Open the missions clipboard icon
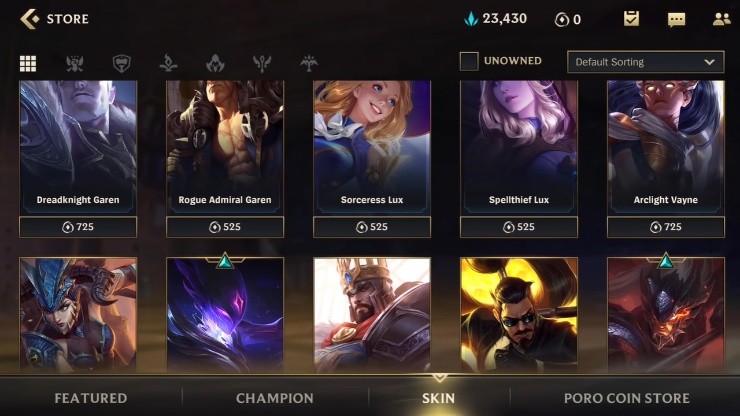Image resolution: width=740 pixels, height=416 pixels. coord(631,18)
